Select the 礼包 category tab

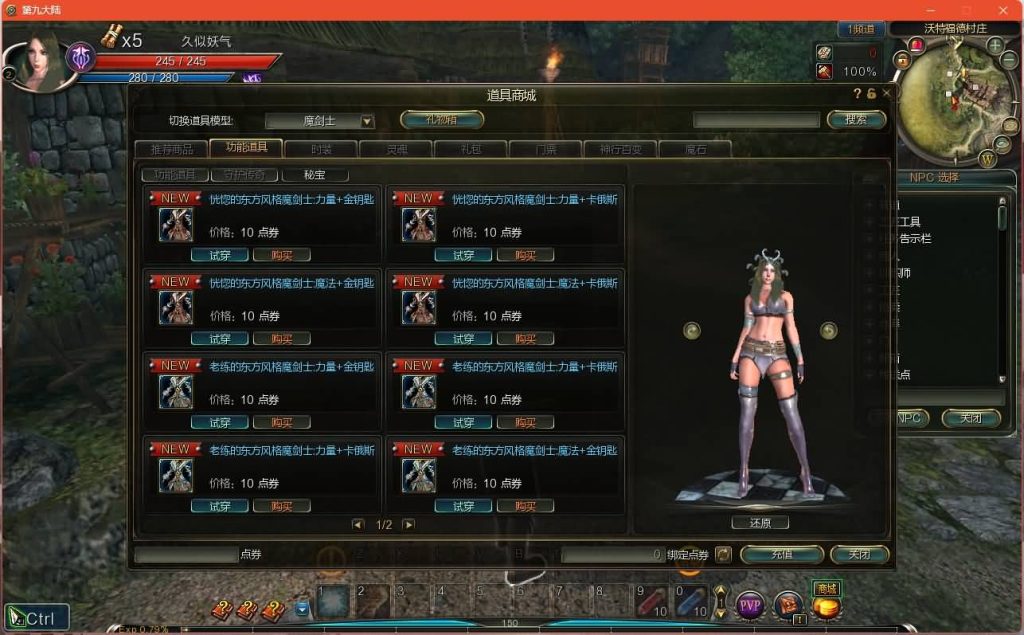470,149
